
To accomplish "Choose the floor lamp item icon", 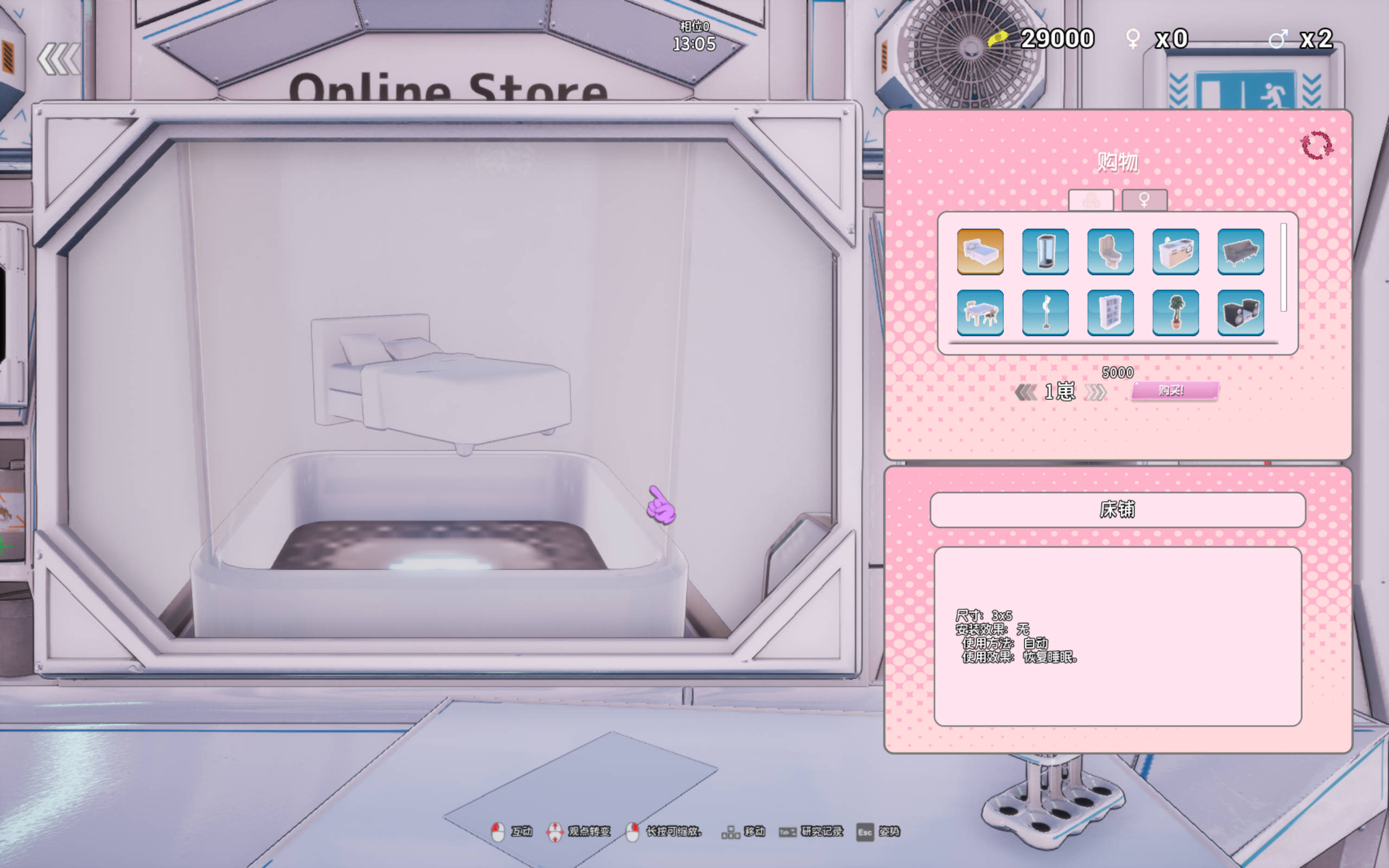I will [1045, 313].
